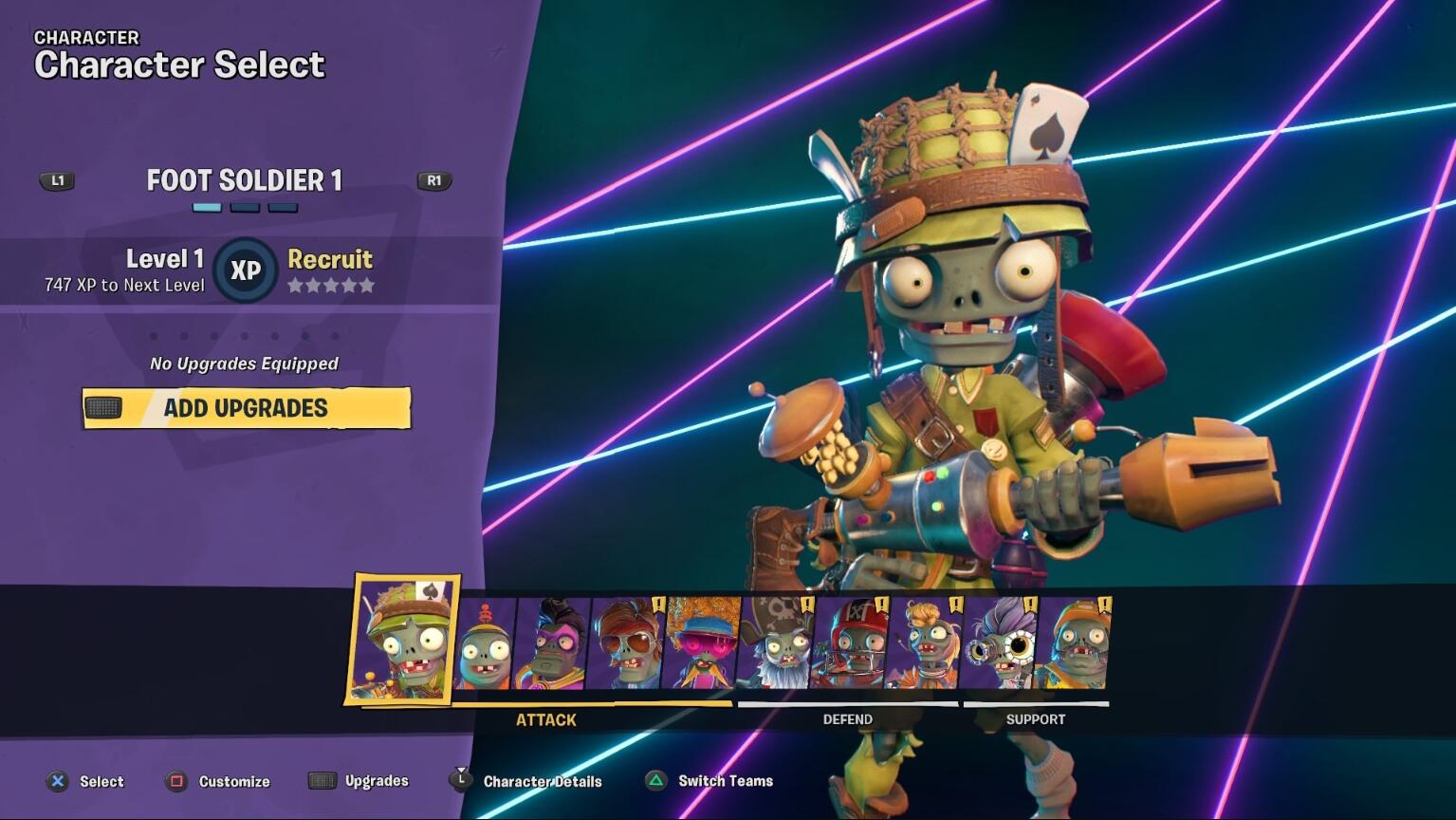Pick the Super Brainz portrait
1456x820 pixels.
[x=552, y=643]
